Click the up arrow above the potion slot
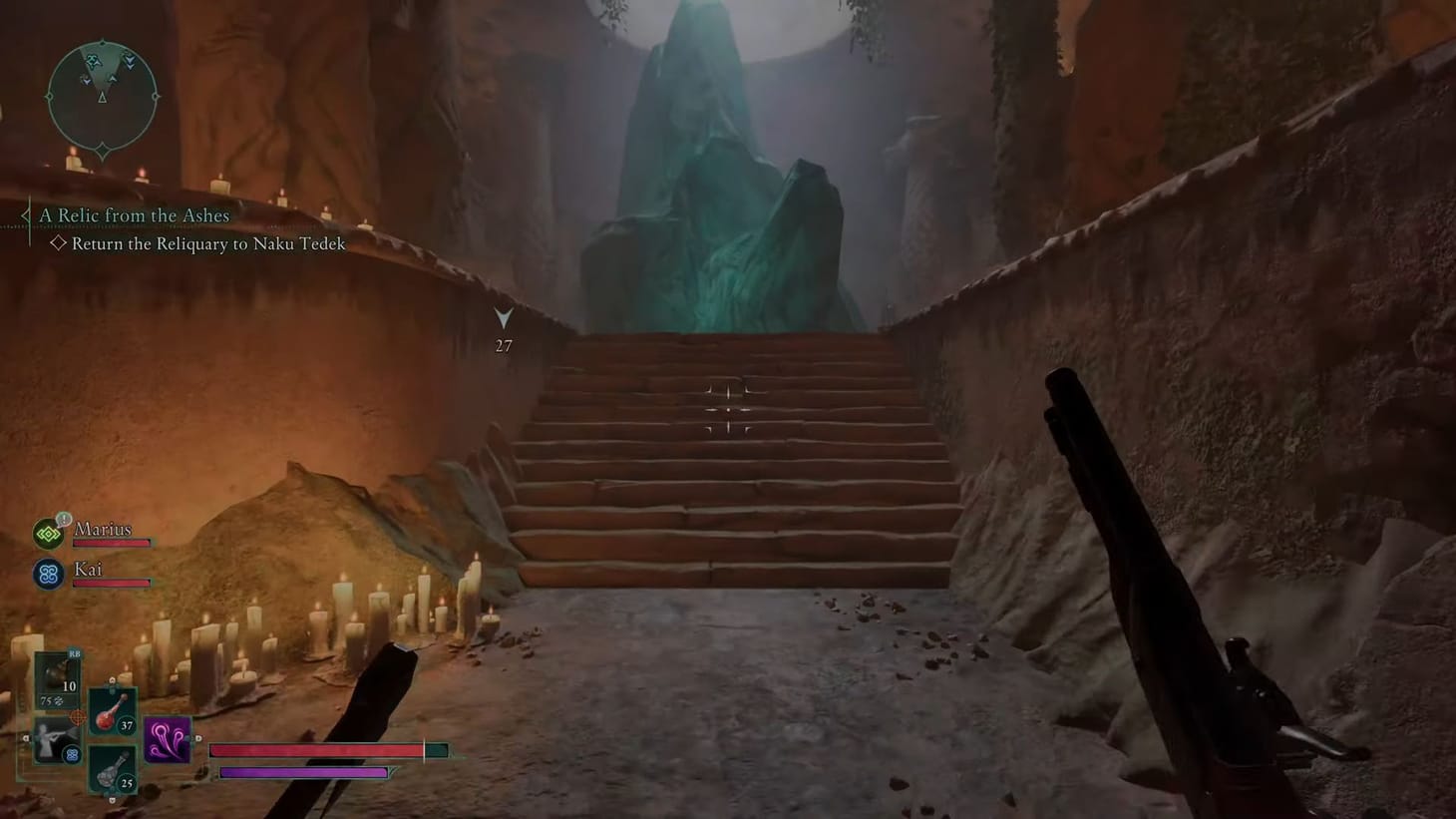The image size is (1456, 819). (x=112, y=679)
